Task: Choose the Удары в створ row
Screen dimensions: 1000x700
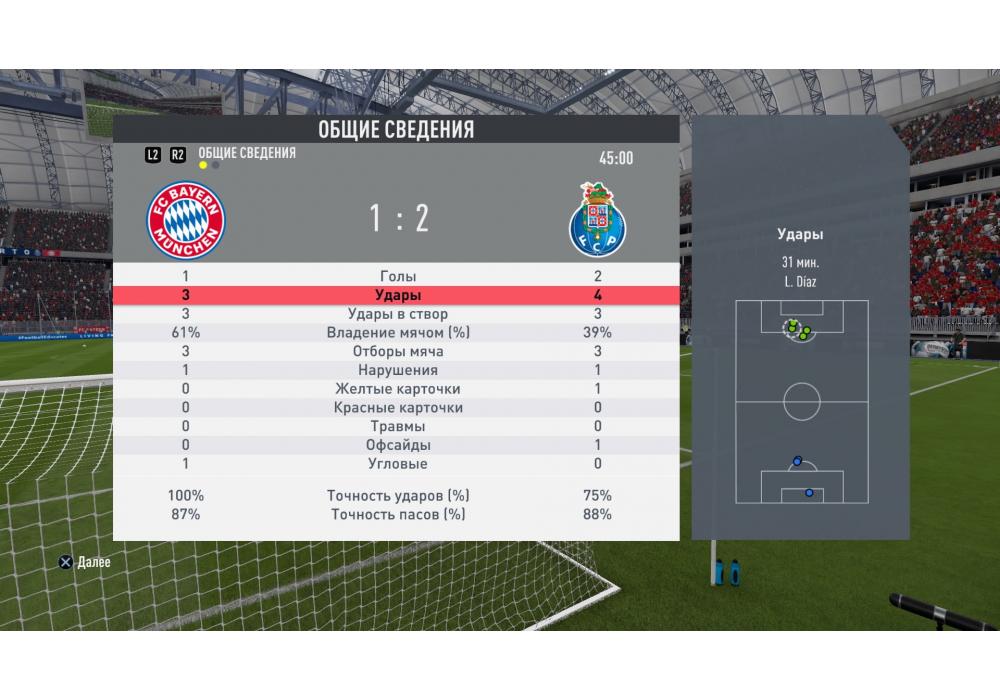Action: 397,314
